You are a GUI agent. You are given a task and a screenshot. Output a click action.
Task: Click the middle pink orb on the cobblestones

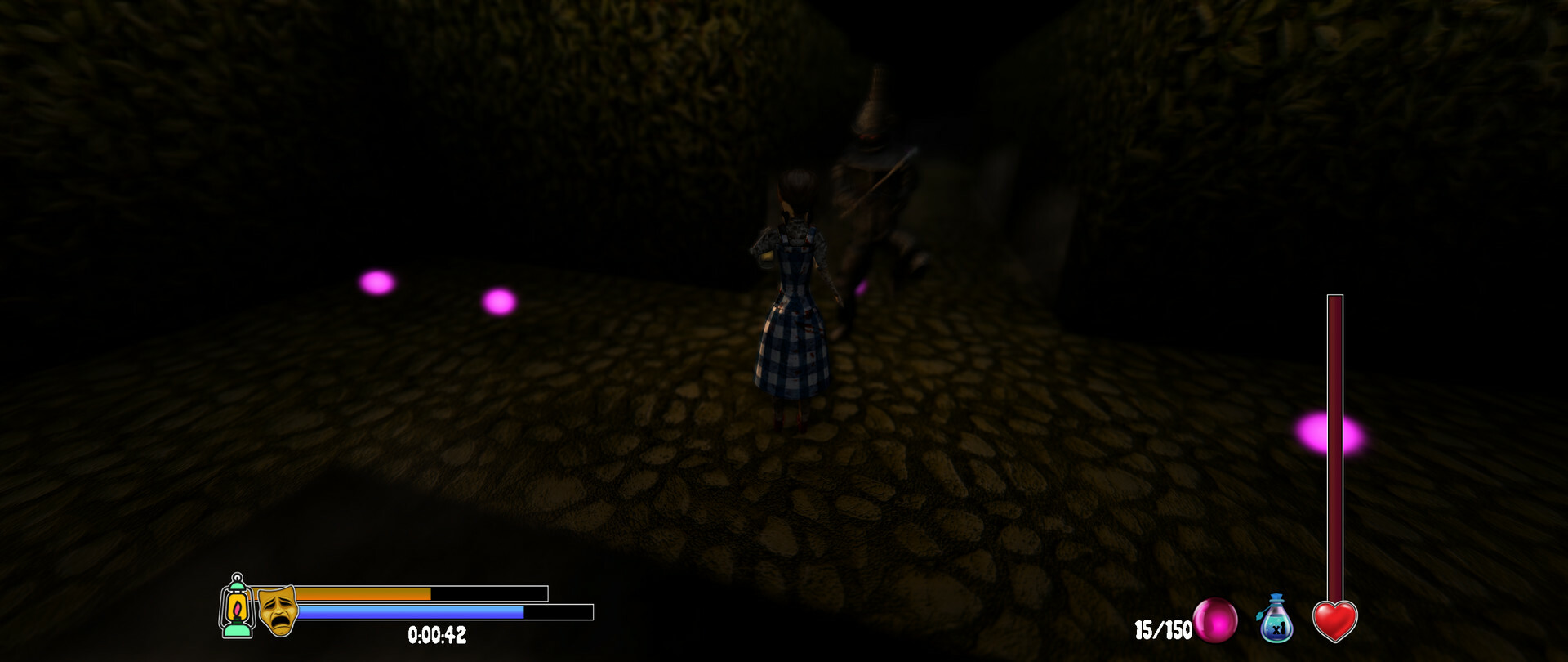[499, 304]
